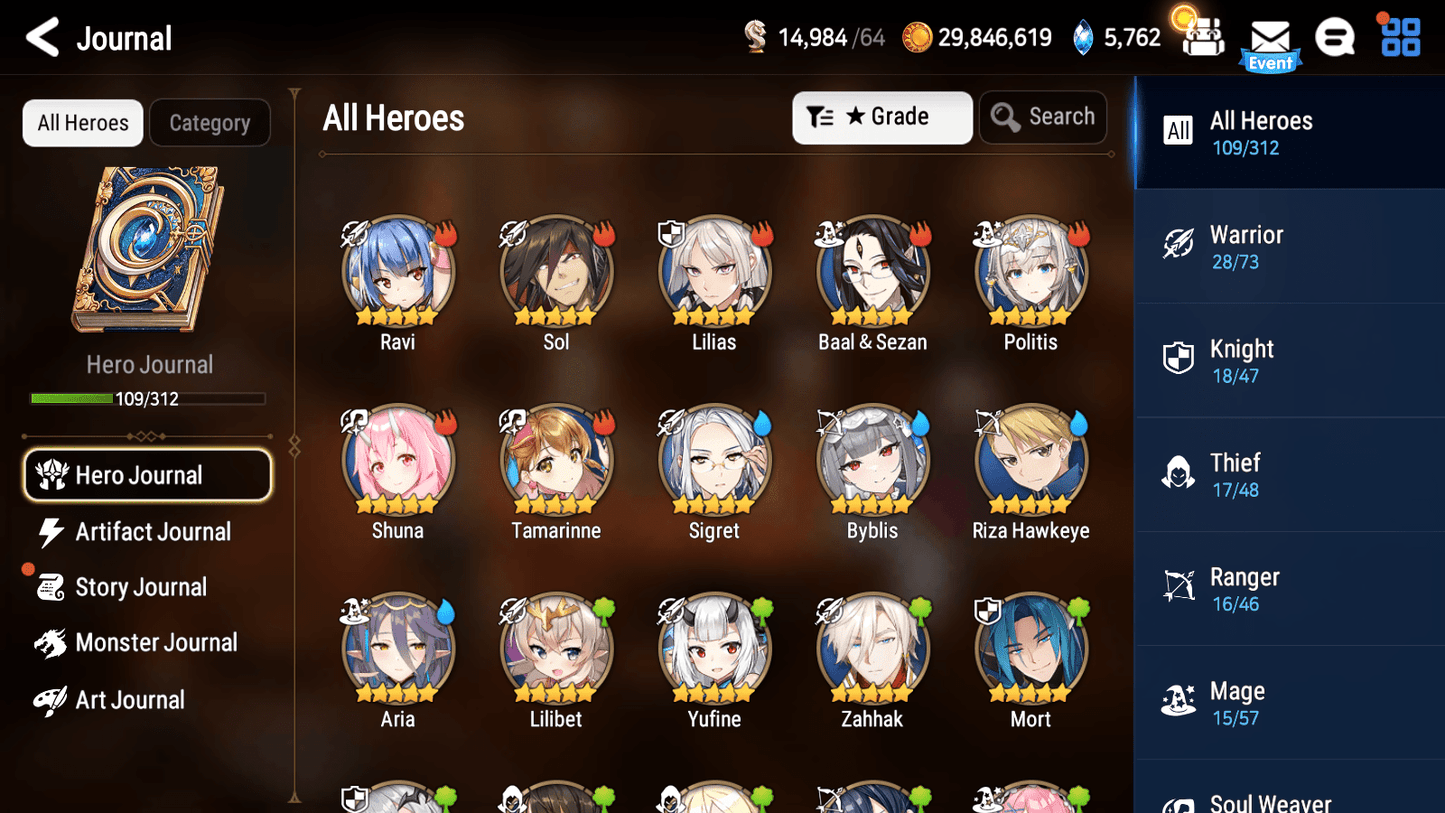Keep the All Heroes filter toggled on
This screenshot has width=1445, height=813.
click(82, 122)
